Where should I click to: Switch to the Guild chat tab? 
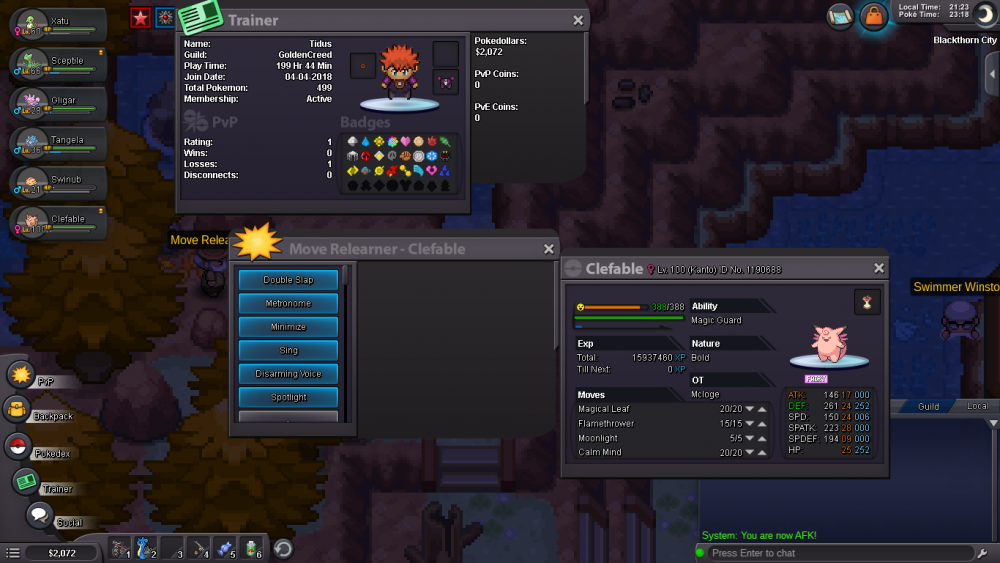coord(928,407)
